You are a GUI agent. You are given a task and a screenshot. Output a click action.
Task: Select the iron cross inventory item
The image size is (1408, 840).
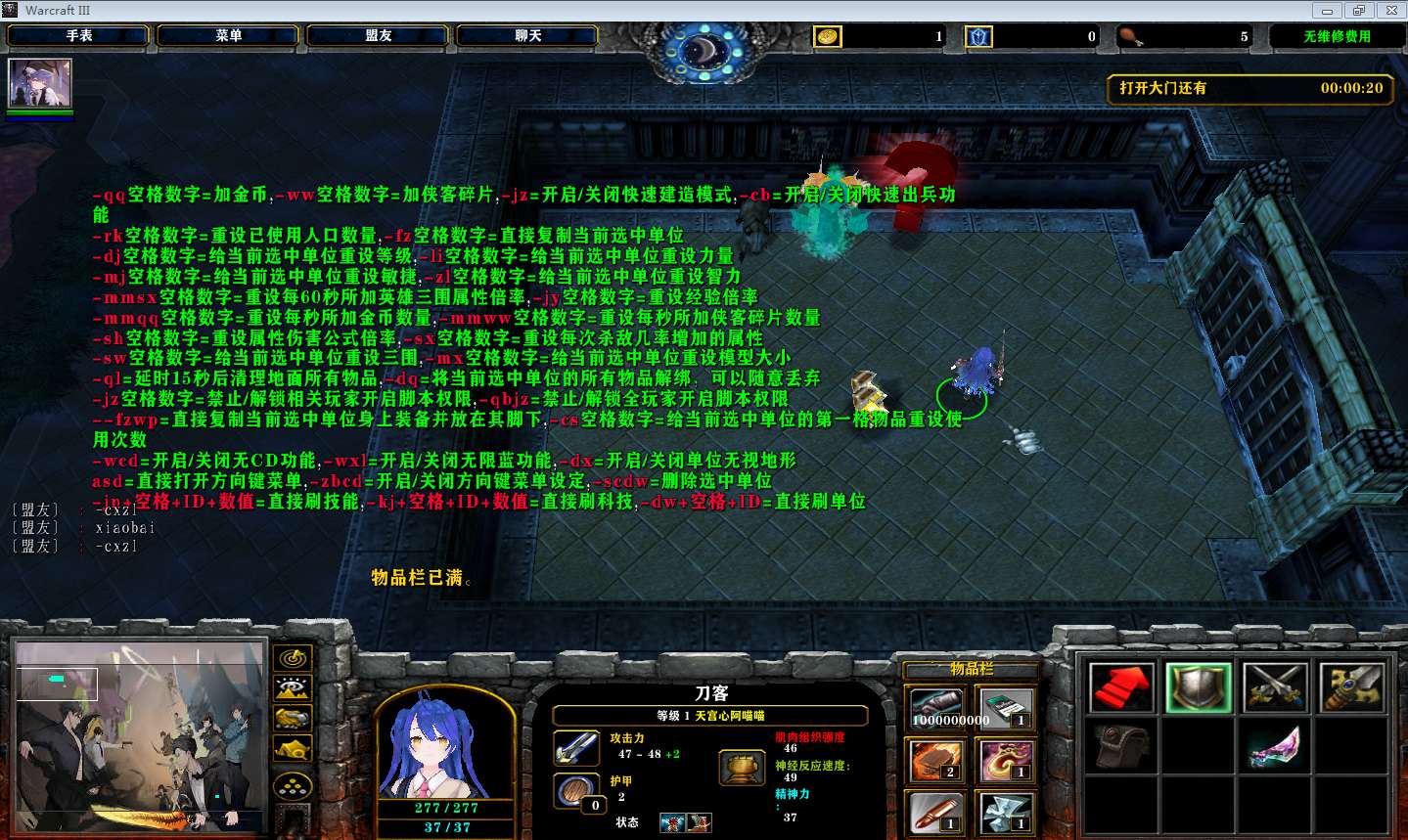(1005, 813)
